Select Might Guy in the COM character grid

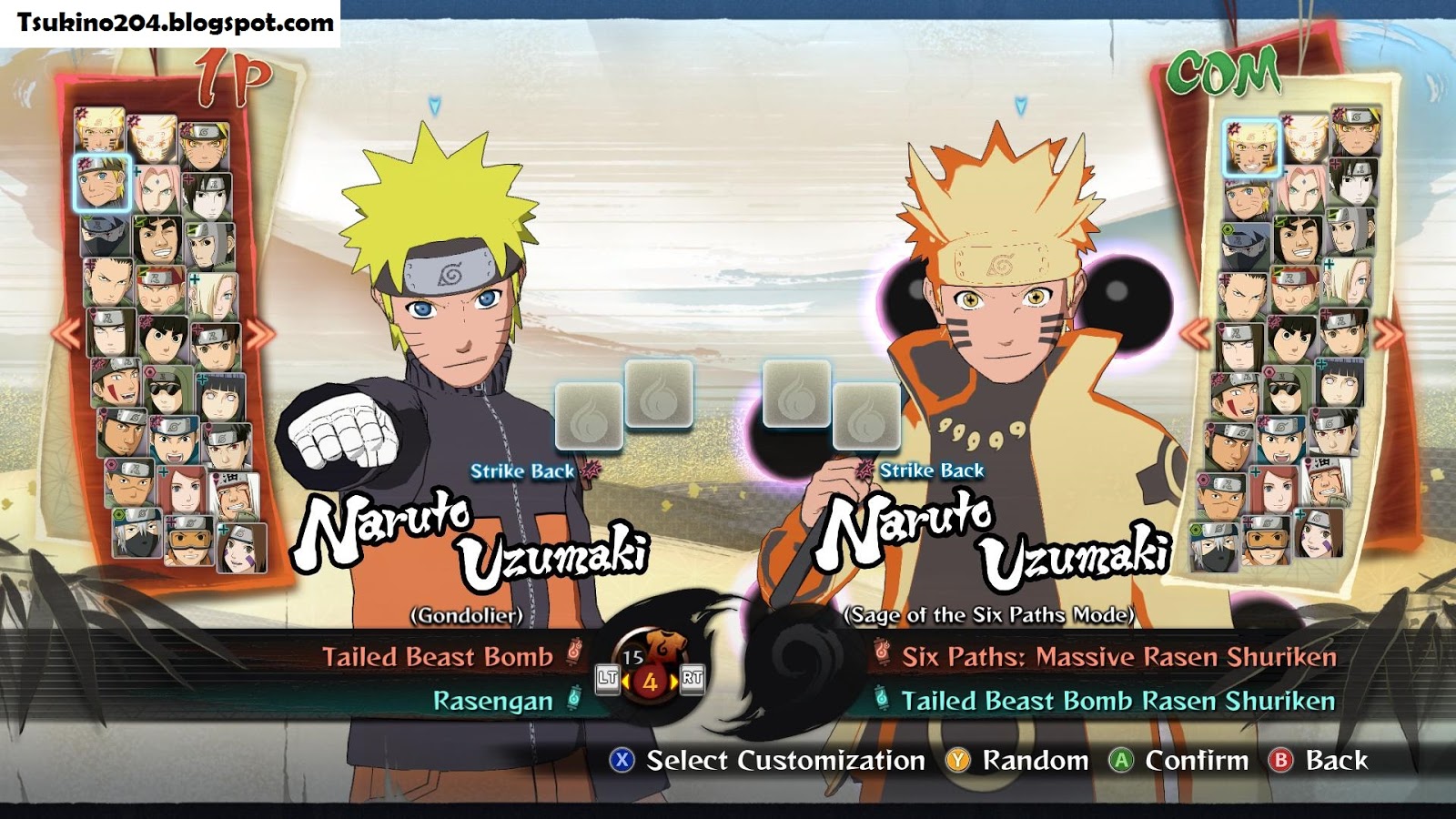tap(1298, 239)
